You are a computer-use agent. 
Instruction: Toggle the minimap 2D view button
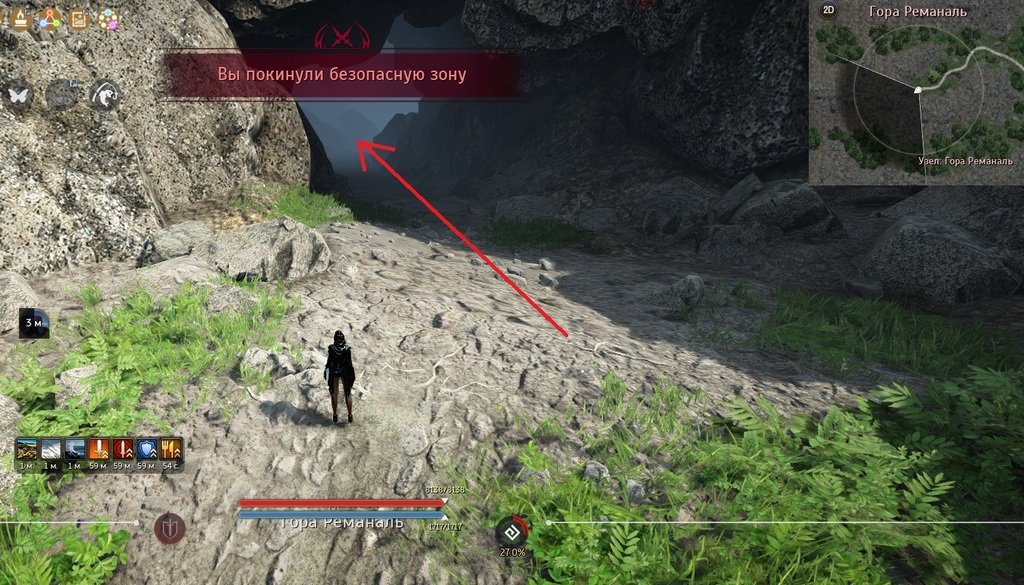pyautogui.click(x=828, y=11)
